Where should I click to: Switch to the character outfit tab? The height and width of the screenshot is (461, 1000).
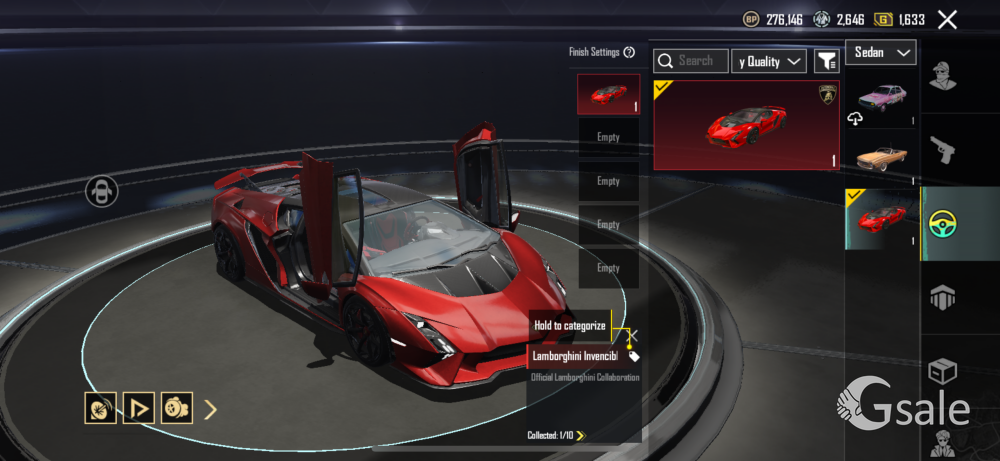[943, 75]
